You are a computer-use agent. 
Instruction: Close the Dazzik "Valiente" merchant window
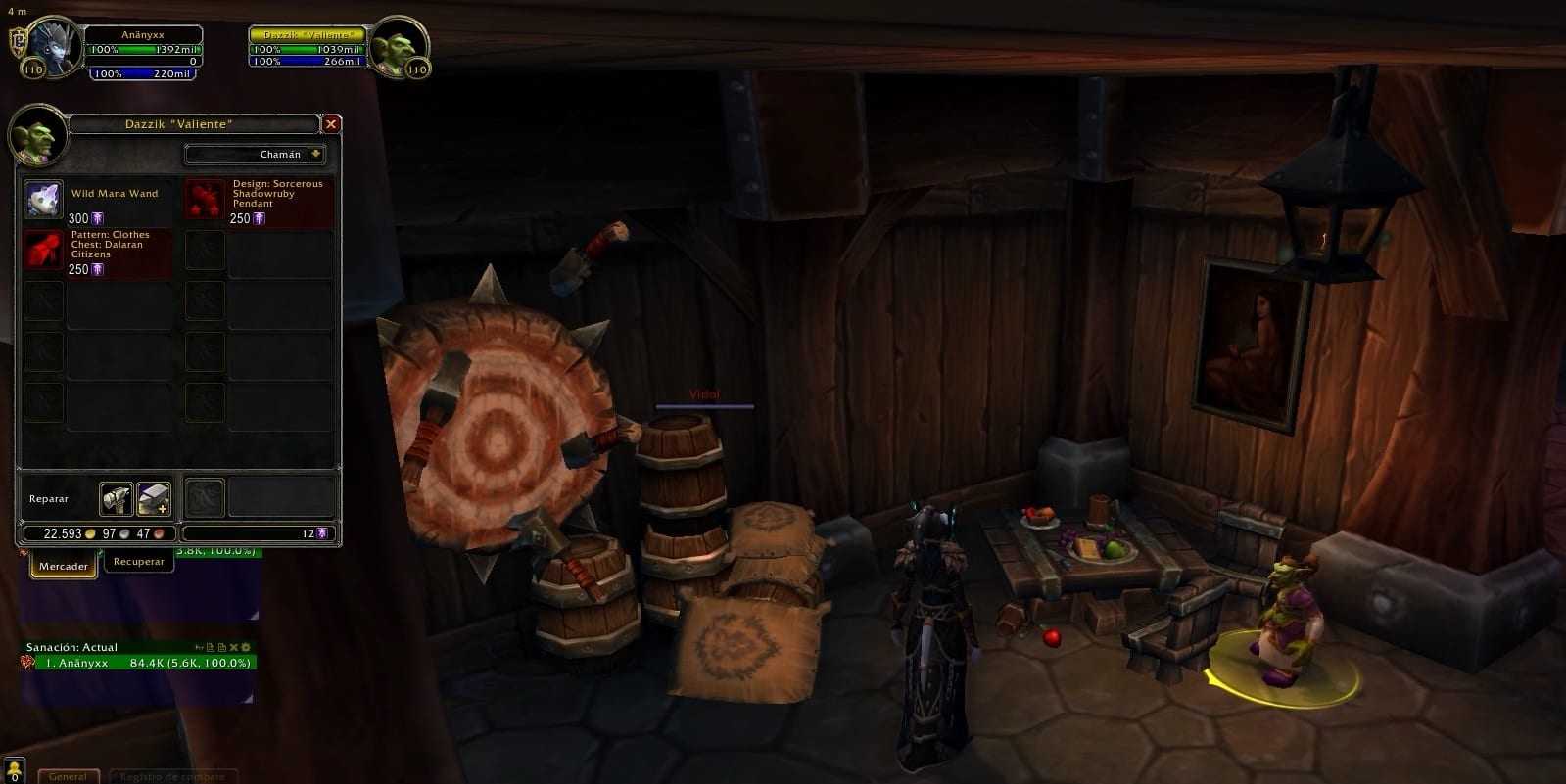click(x=331, y=124)
